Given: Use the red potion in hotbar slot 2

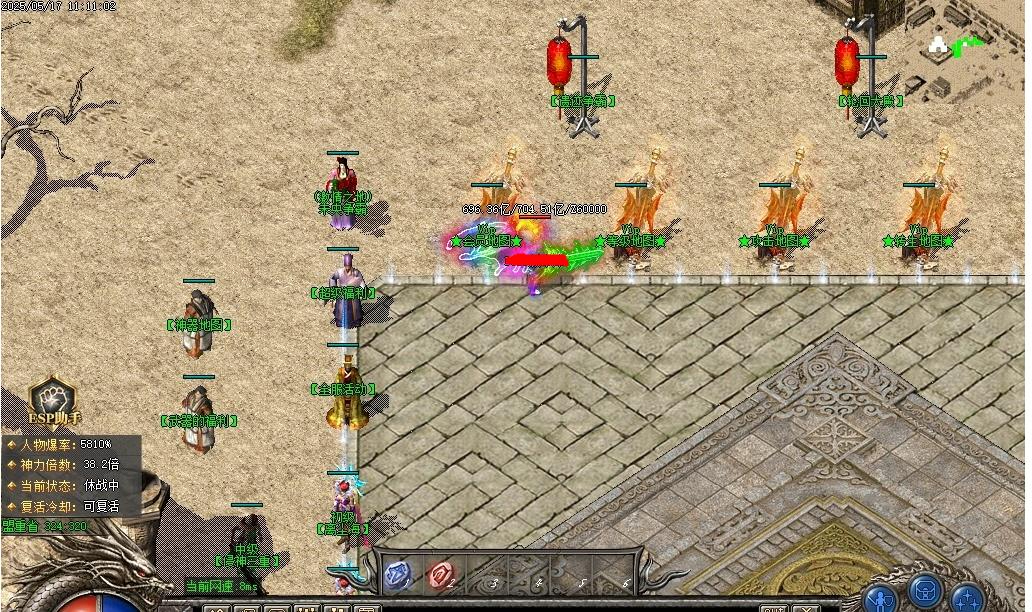Looking at the screenshot, I should [x=441, y=574].
